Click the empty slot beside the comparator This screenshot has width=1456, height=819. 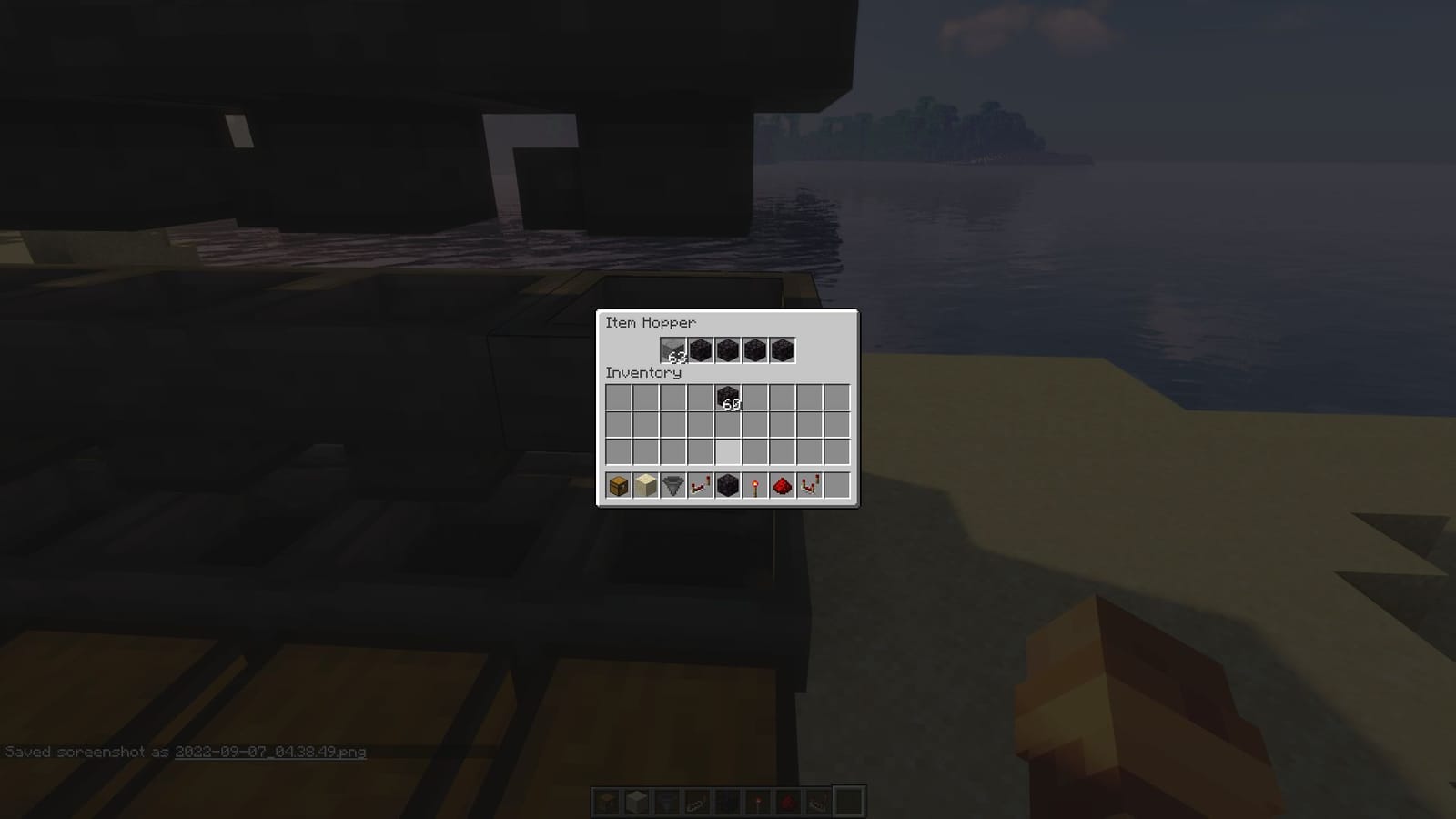pos(835,485)
